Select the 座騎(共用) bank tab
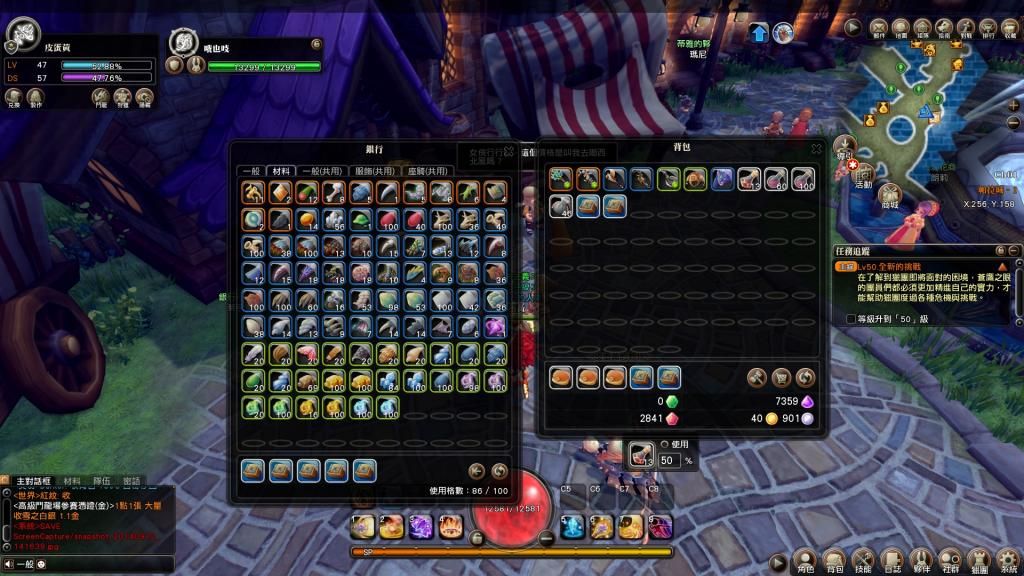The width and height of the screenshot is (1024, 576). coord(428,171)
